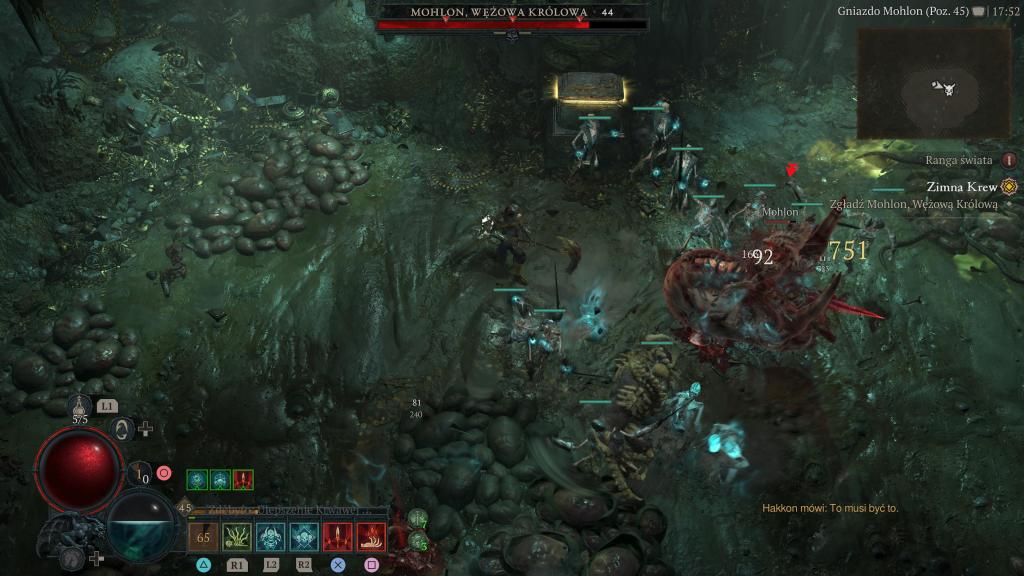
Task: Cast the red blood lance skill
Action: [x=337, y=537]
